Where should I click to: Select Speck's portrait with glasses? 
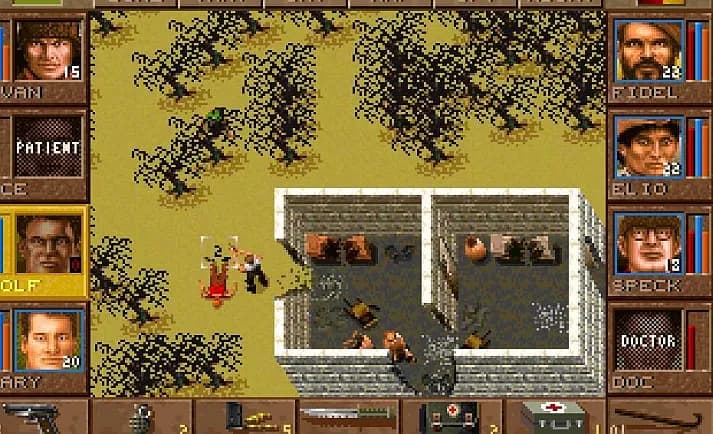pos(649,243)
